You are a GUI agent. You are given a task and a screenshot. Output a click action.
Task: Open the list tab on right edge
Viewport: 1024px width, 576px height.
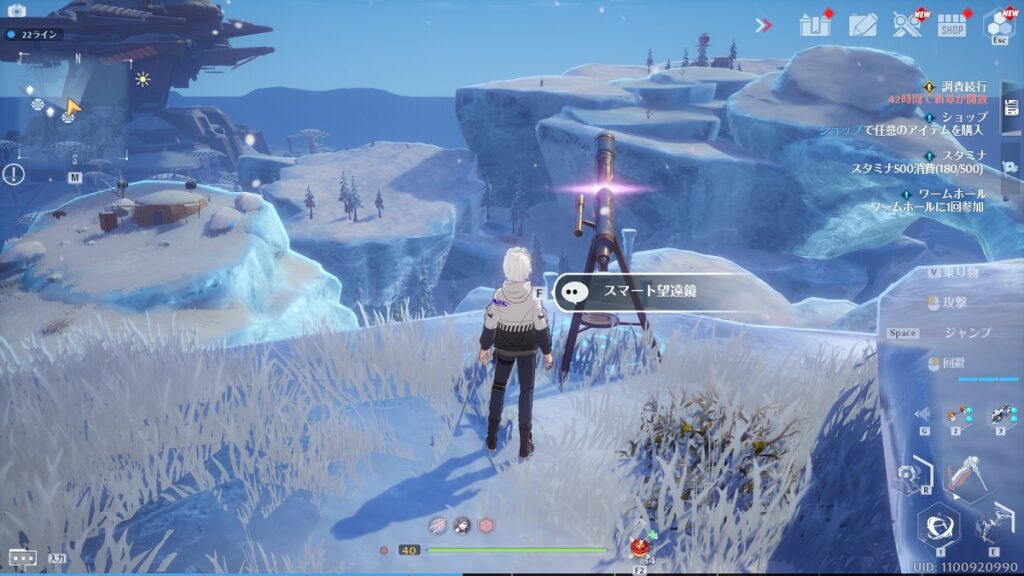(x=1011, y=108)
